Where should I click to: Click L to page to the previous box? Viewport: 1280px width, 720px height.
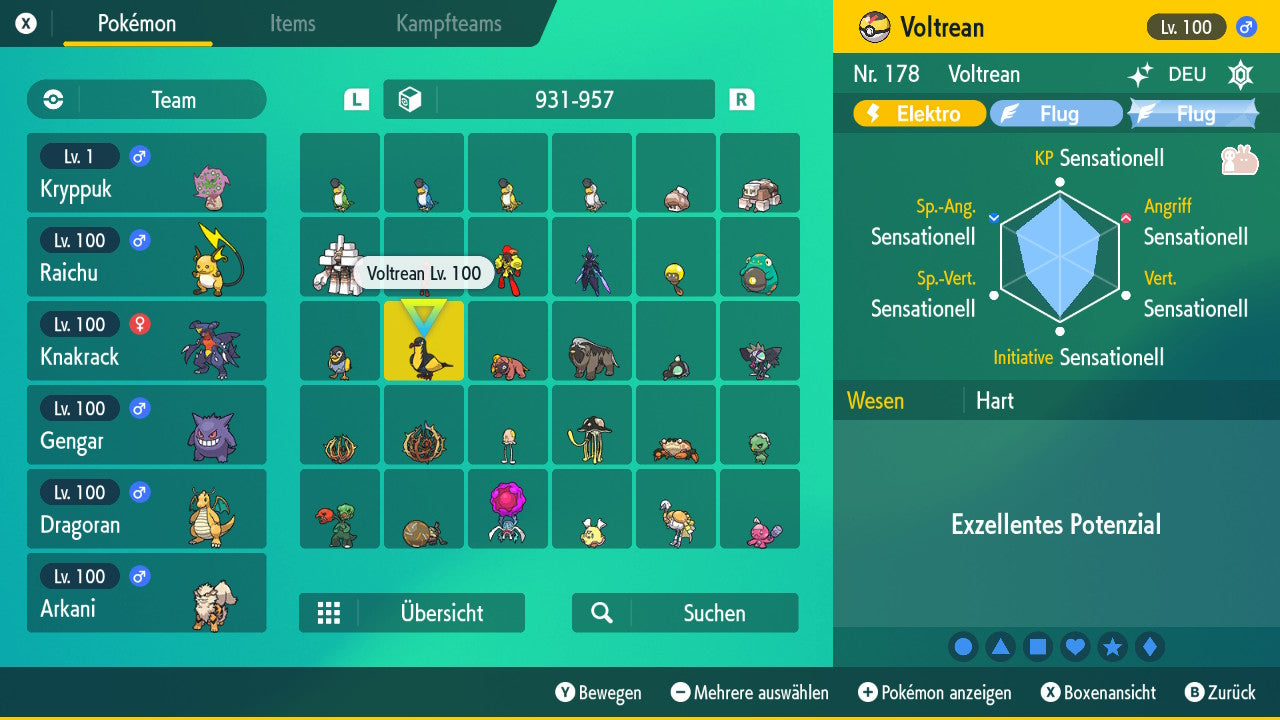[355, 99]
